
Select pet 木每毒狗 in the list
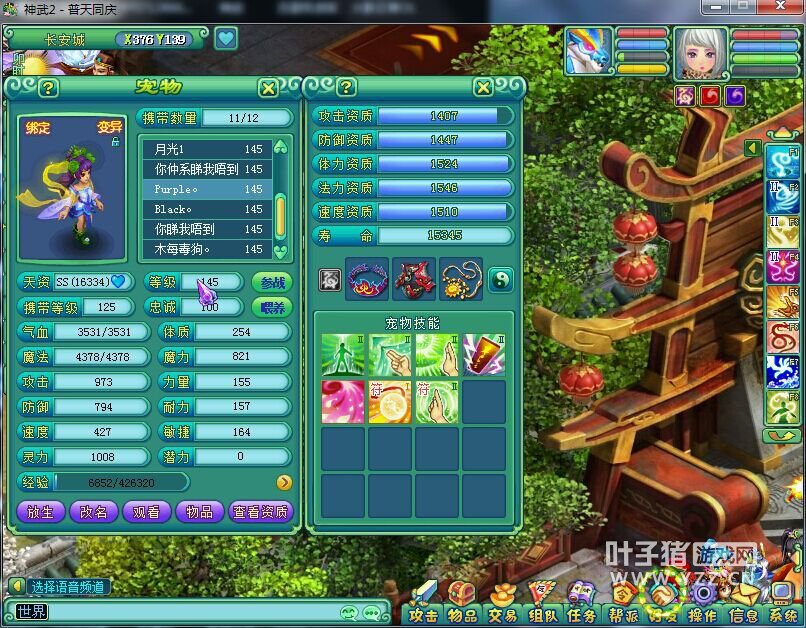206,249
